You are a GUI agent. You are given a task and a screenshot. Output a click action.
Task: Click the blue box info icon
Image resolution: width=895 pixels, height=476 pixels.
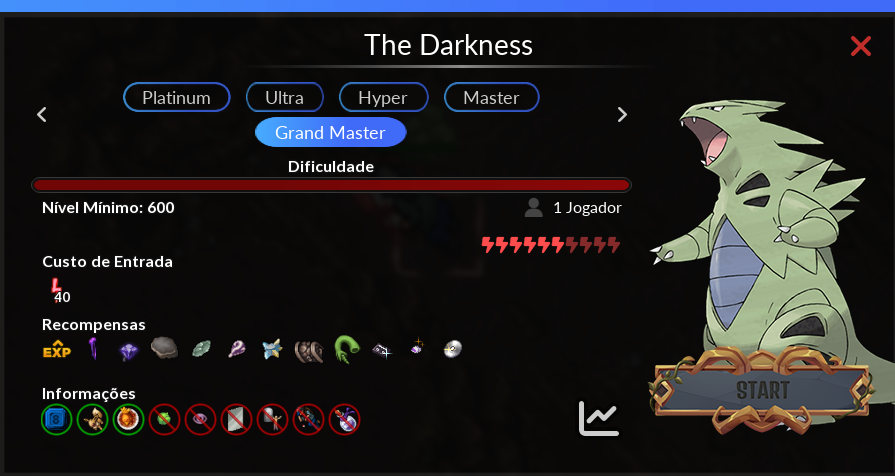[x=56, y=419]
